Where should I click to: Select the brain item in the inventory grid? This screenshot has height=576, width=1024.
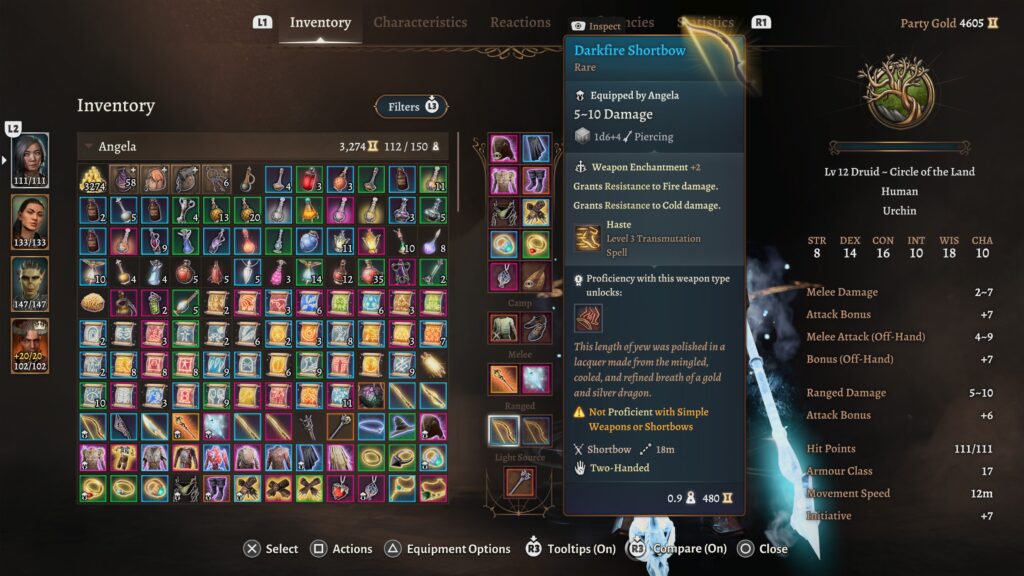coord(93,302)
